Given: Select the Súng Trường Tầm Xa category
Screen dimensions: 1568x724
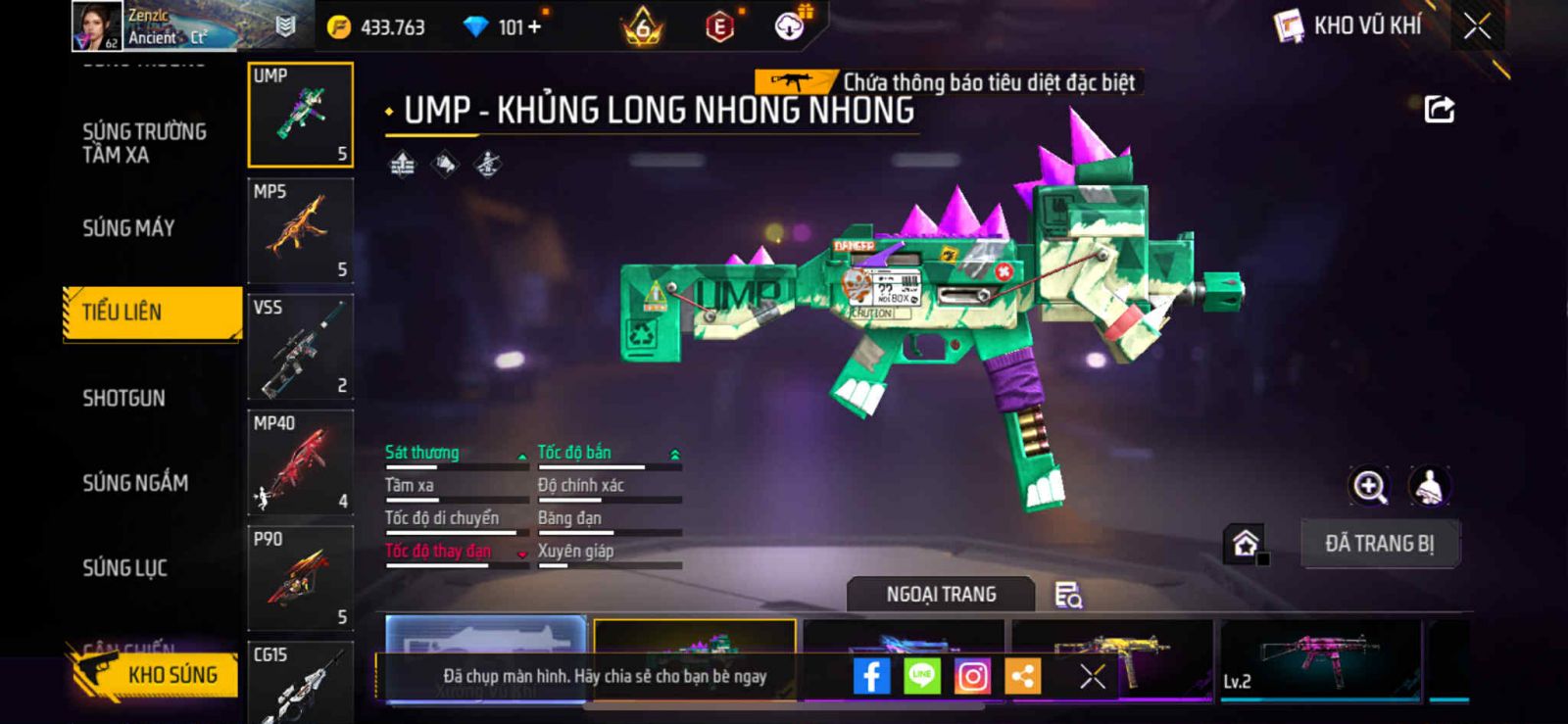Looking at the screenshot, I should [x=144, y=143].
